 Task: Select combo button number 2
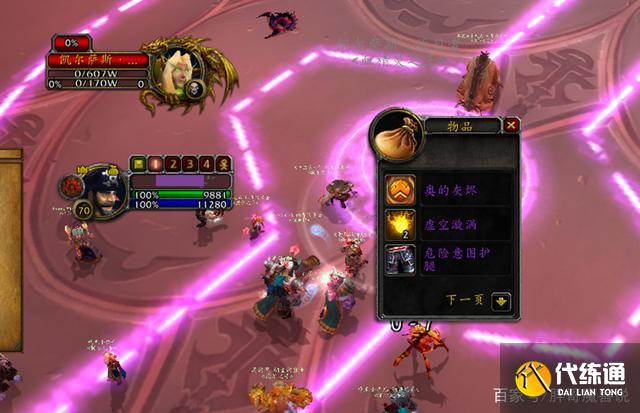[x=172, y=163]
